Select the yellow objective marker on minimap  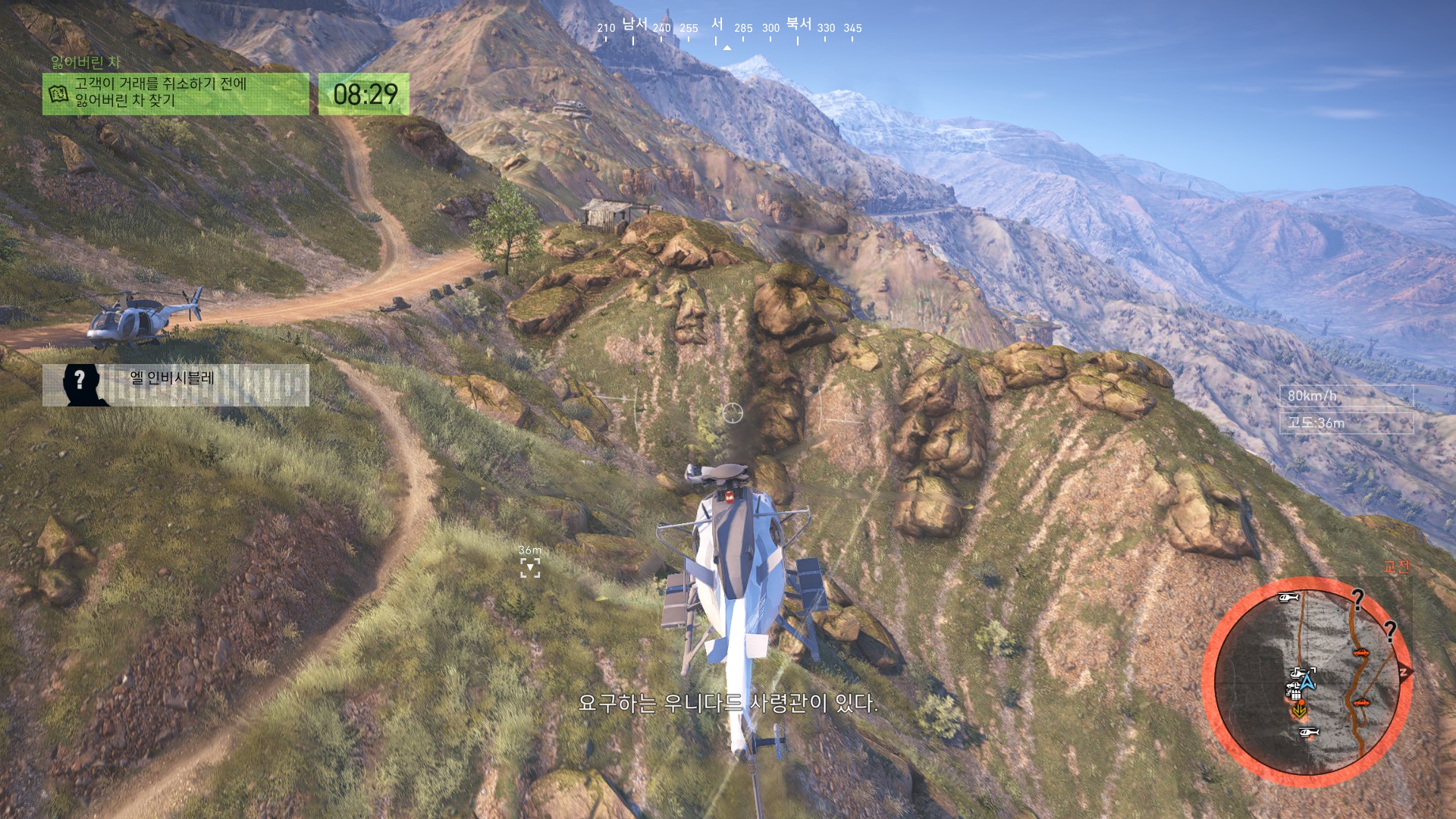point(1300,711)
